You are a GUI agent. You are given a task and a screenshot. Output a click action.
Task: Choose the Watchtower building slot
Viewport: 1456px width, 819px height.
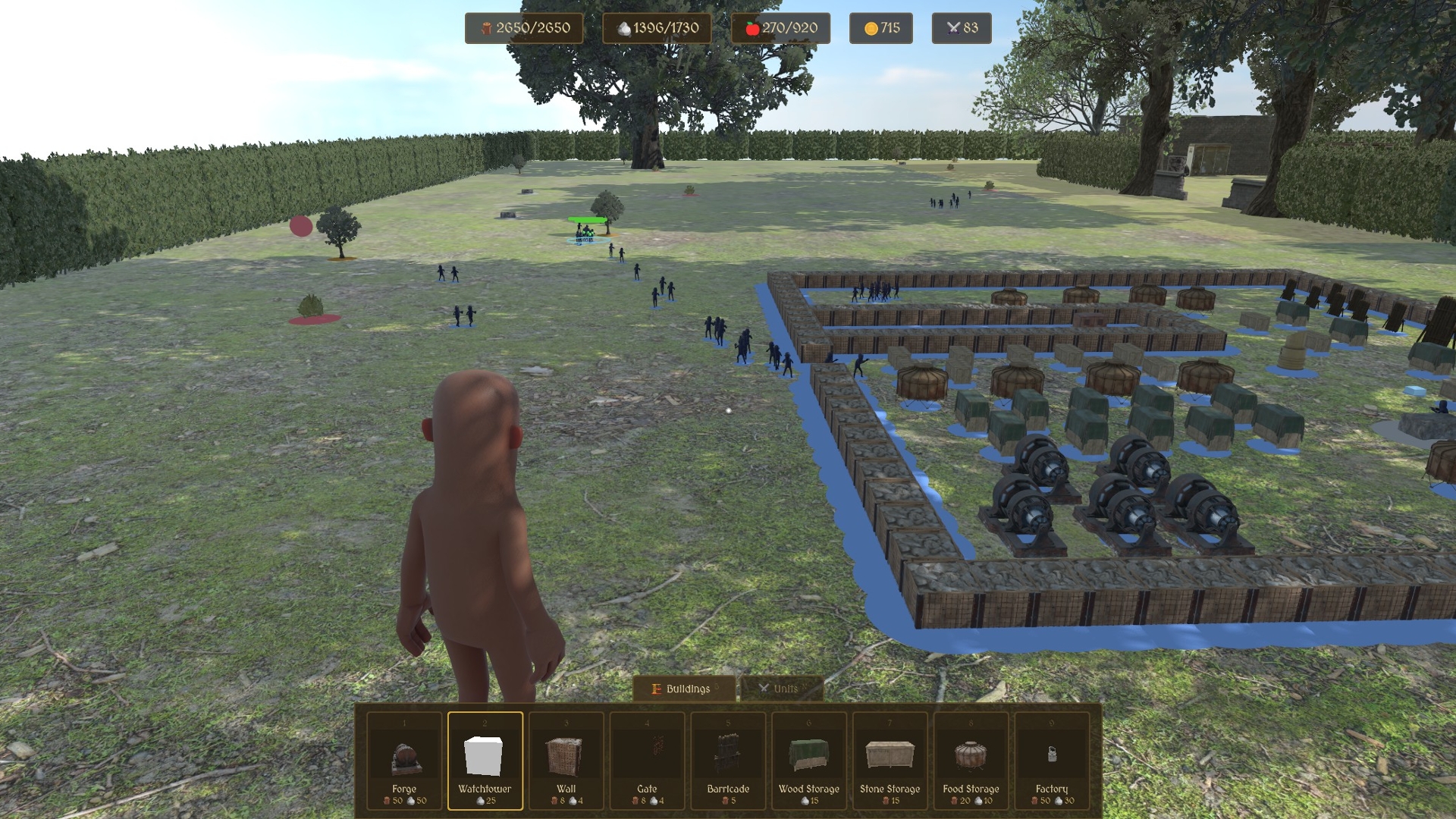coord(485,760)
